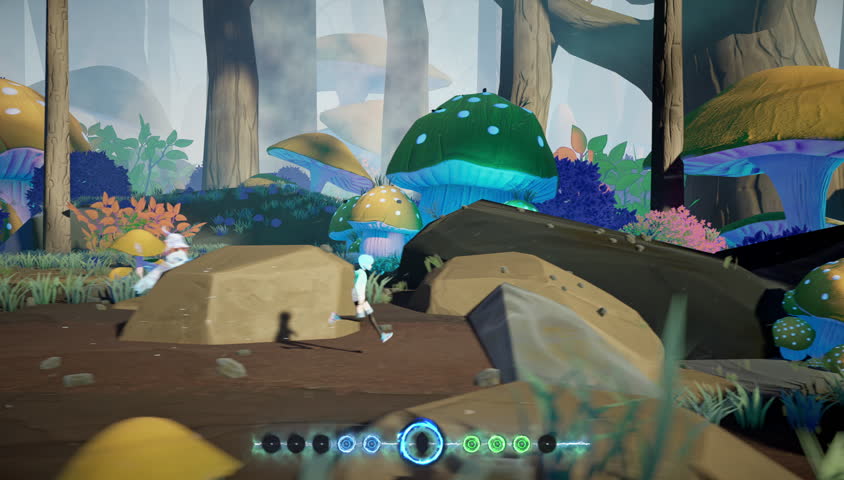This screenshot has height=480, width=844.
Task: Click the large blue ring in the HUD bar
Action: pos(421,442)
